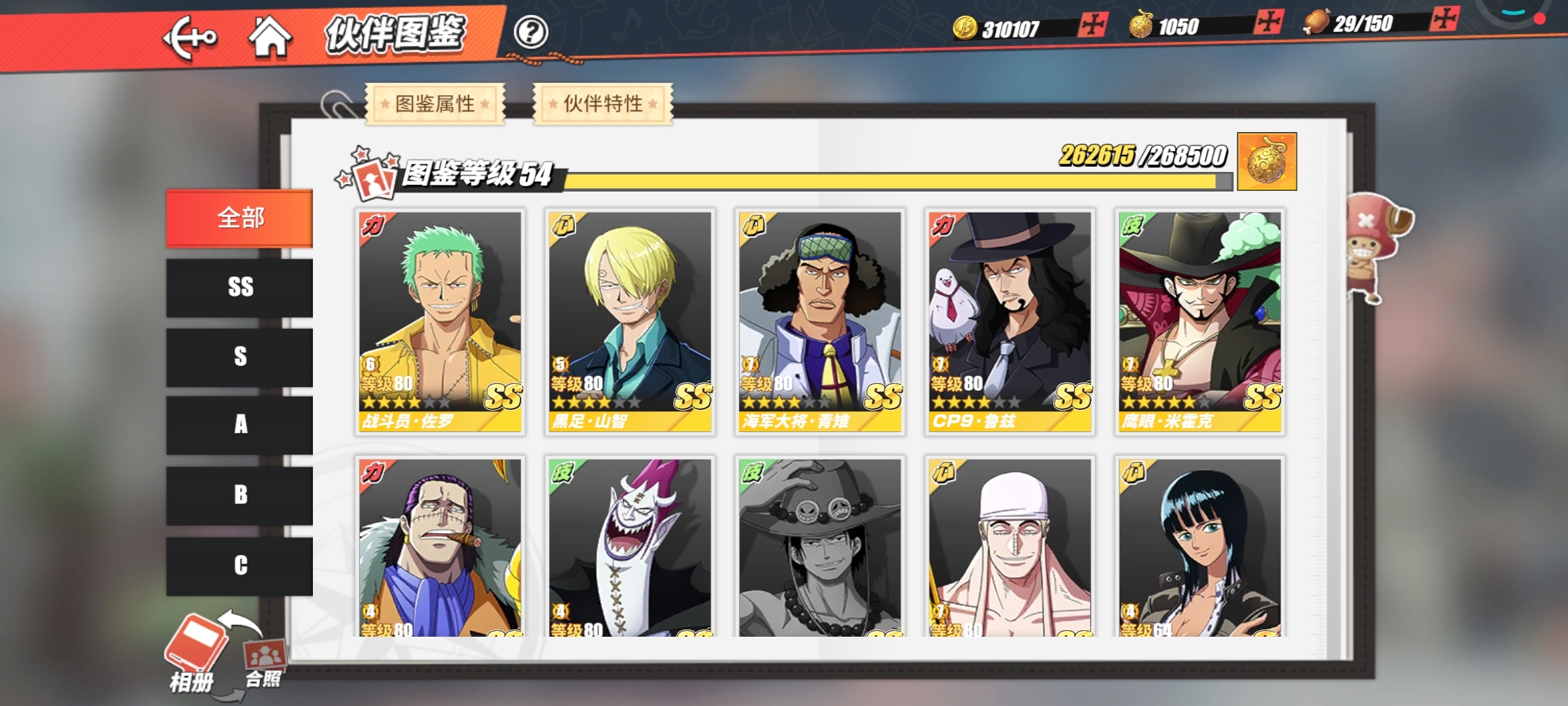The height and width of the screenshot is (706, 1568).
Task: Open the 伙伴特性 tab
Action: coord(603,103)
